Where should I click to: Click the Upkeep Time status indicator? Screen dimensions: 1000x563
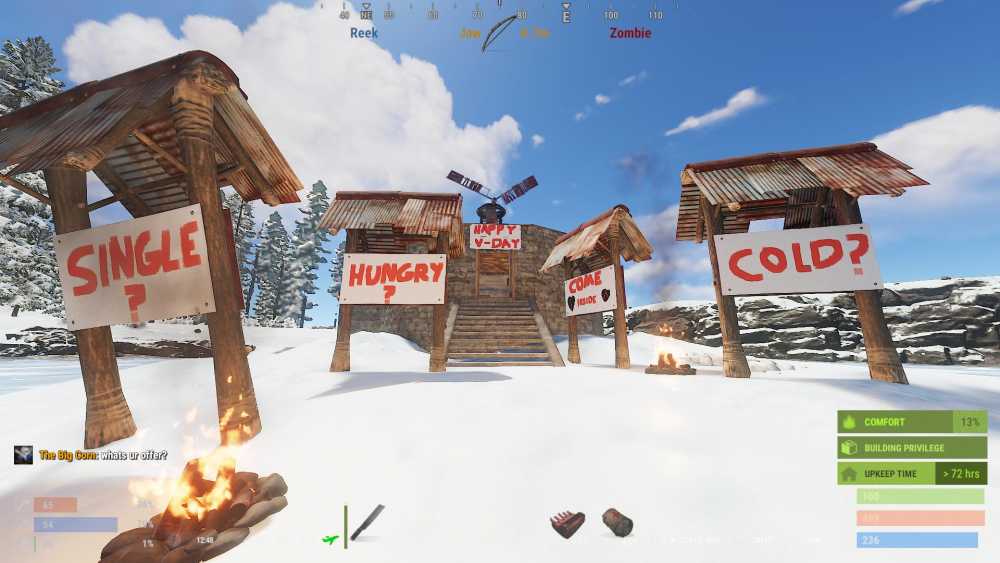point(911,473)
